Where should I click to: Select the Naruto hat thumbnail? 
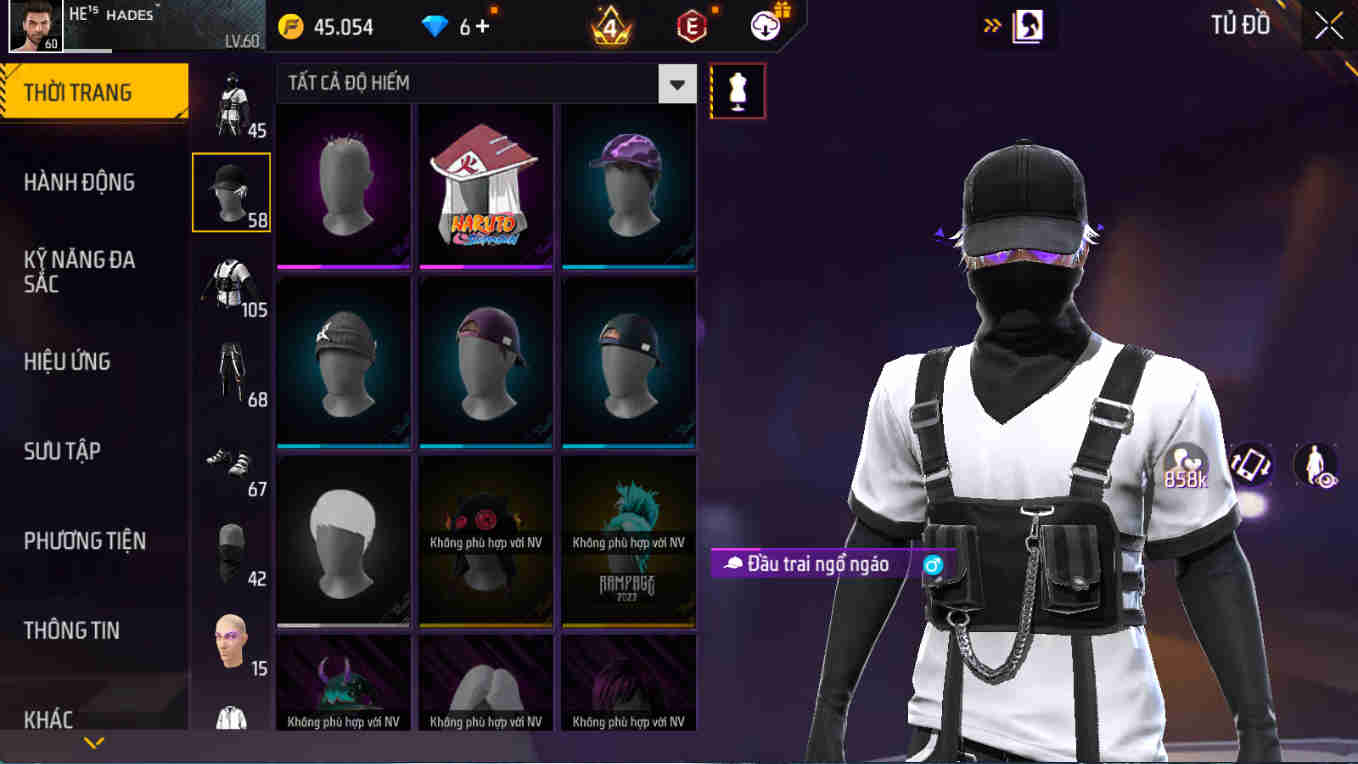(x=486, y=188)
